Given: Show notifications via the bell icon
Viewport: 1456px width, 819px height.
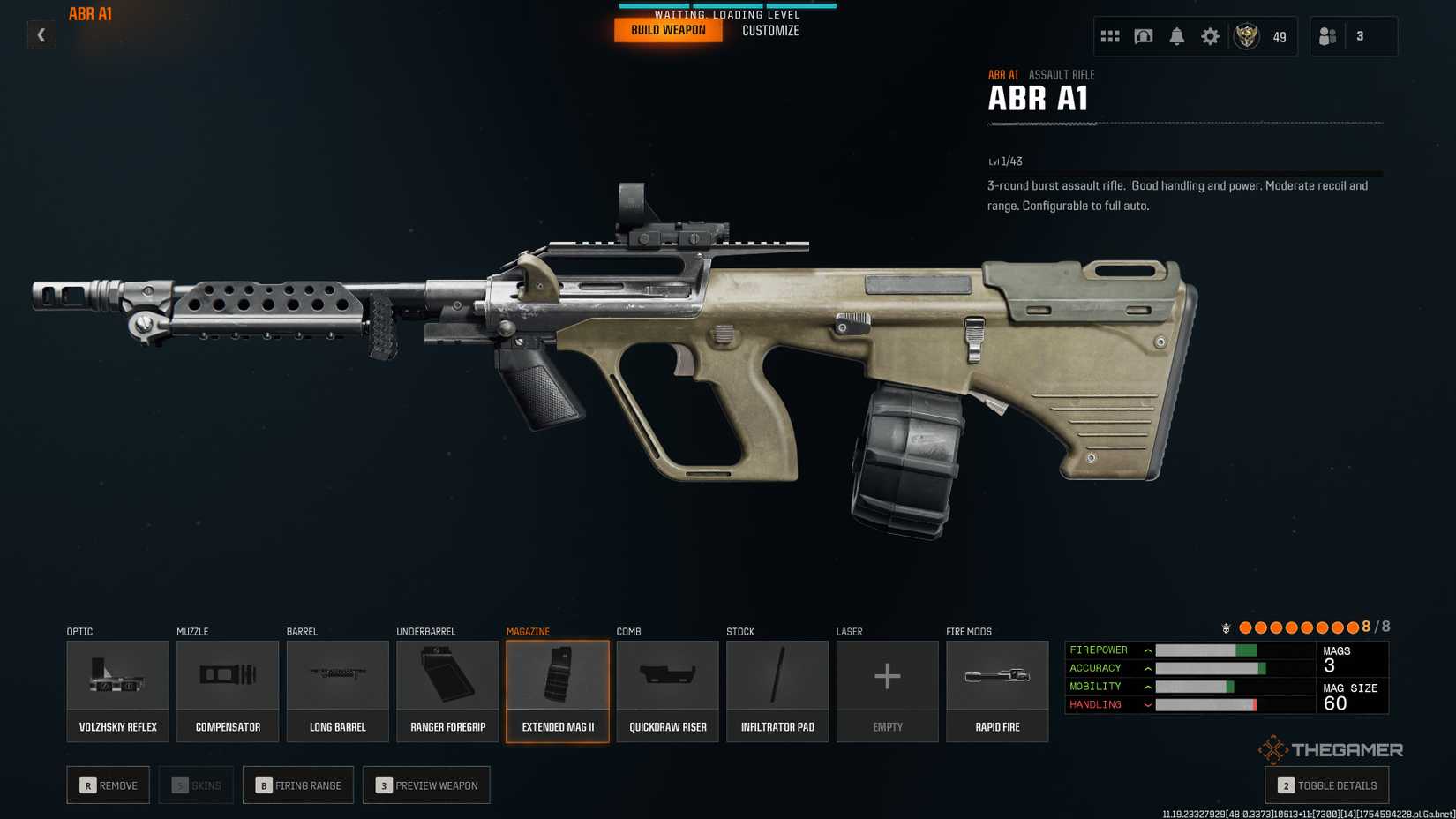Looking at the screenshot, I should [x=1177, y=36].
